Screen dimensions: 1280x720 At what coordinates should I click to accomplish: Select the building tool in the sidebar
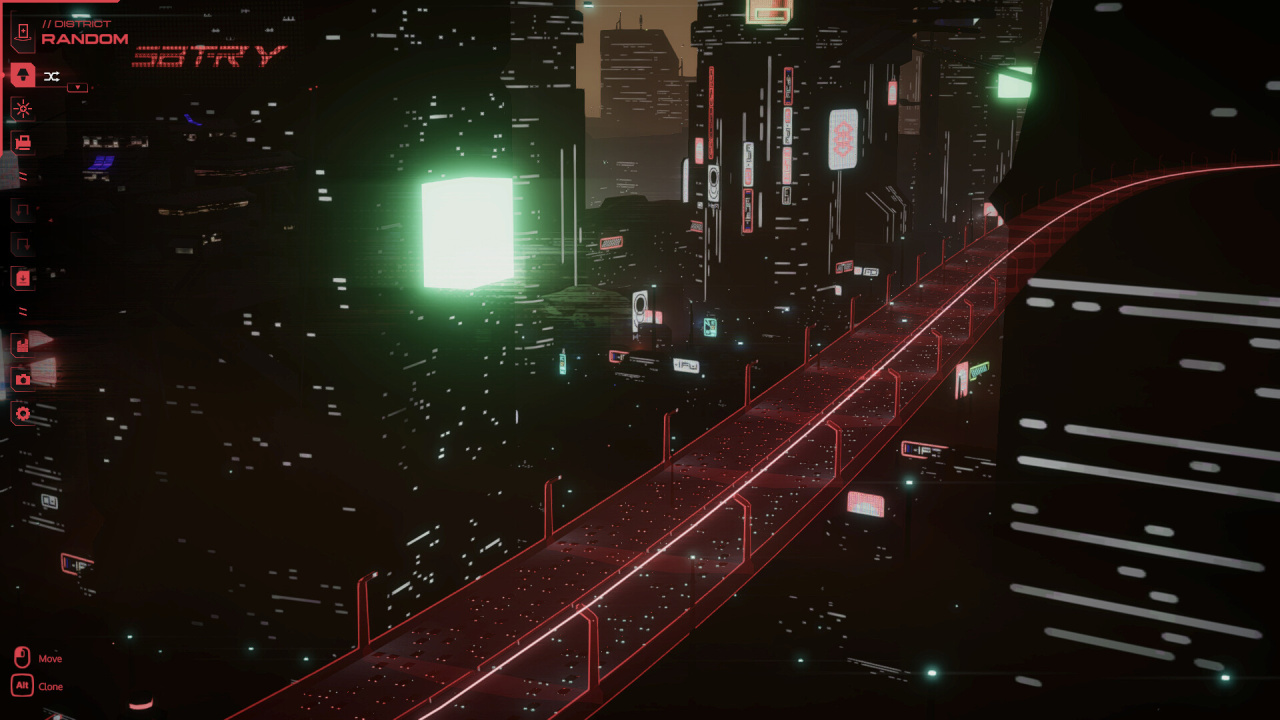pyautogui.click(x=22, y=75)
